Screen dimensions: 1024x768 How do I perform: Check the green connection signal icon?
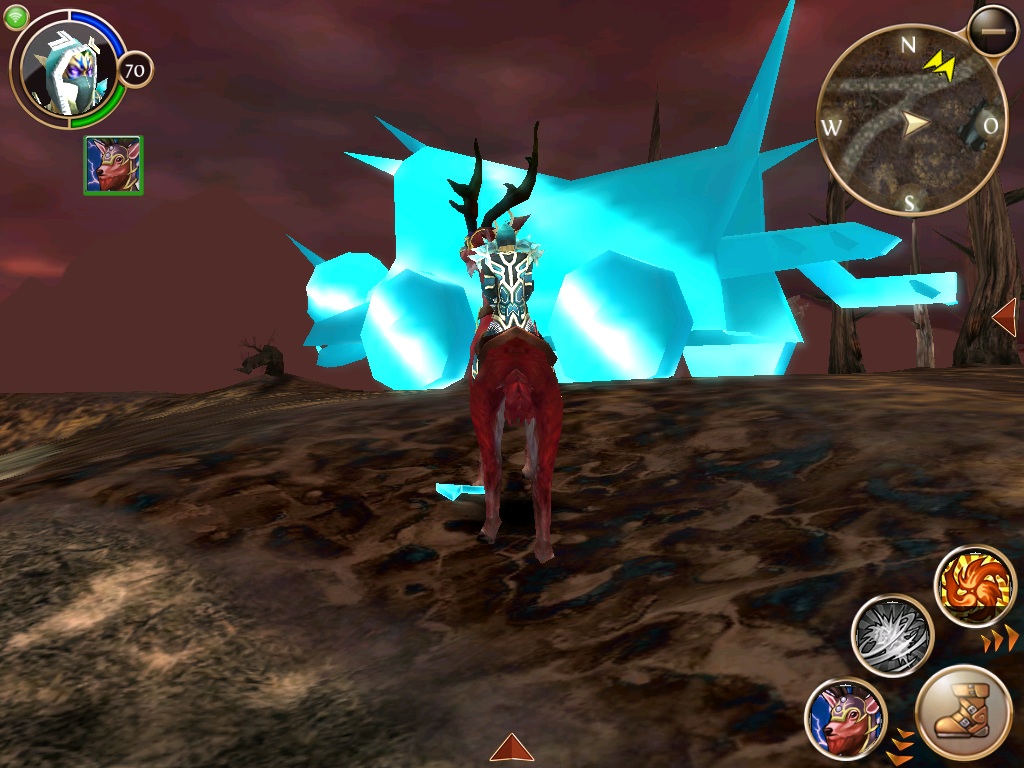click(x=16, y=16)
